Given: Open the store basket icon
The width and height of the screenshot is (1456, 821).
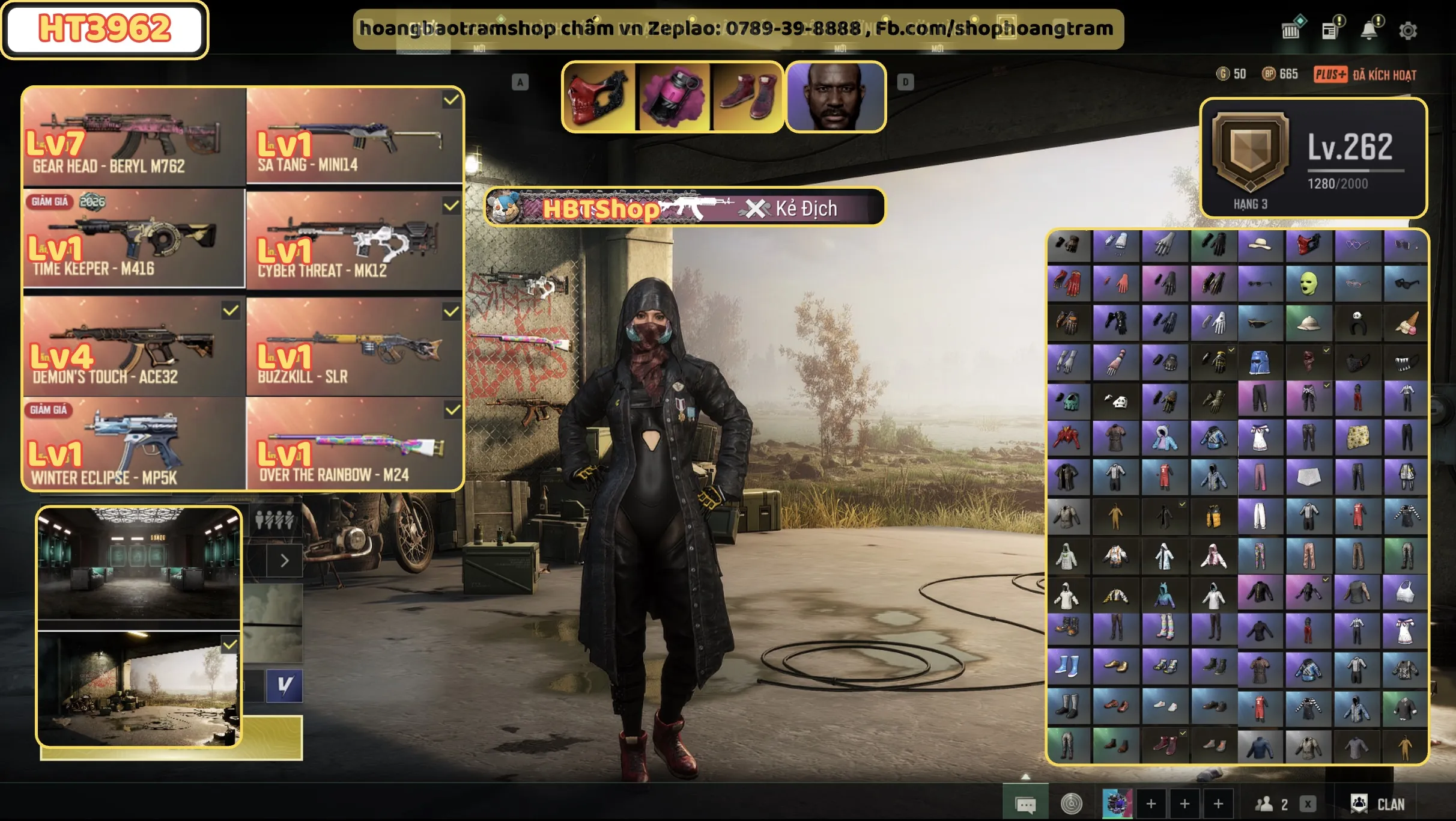Looking at the screenshot, I should (1291, 30).
